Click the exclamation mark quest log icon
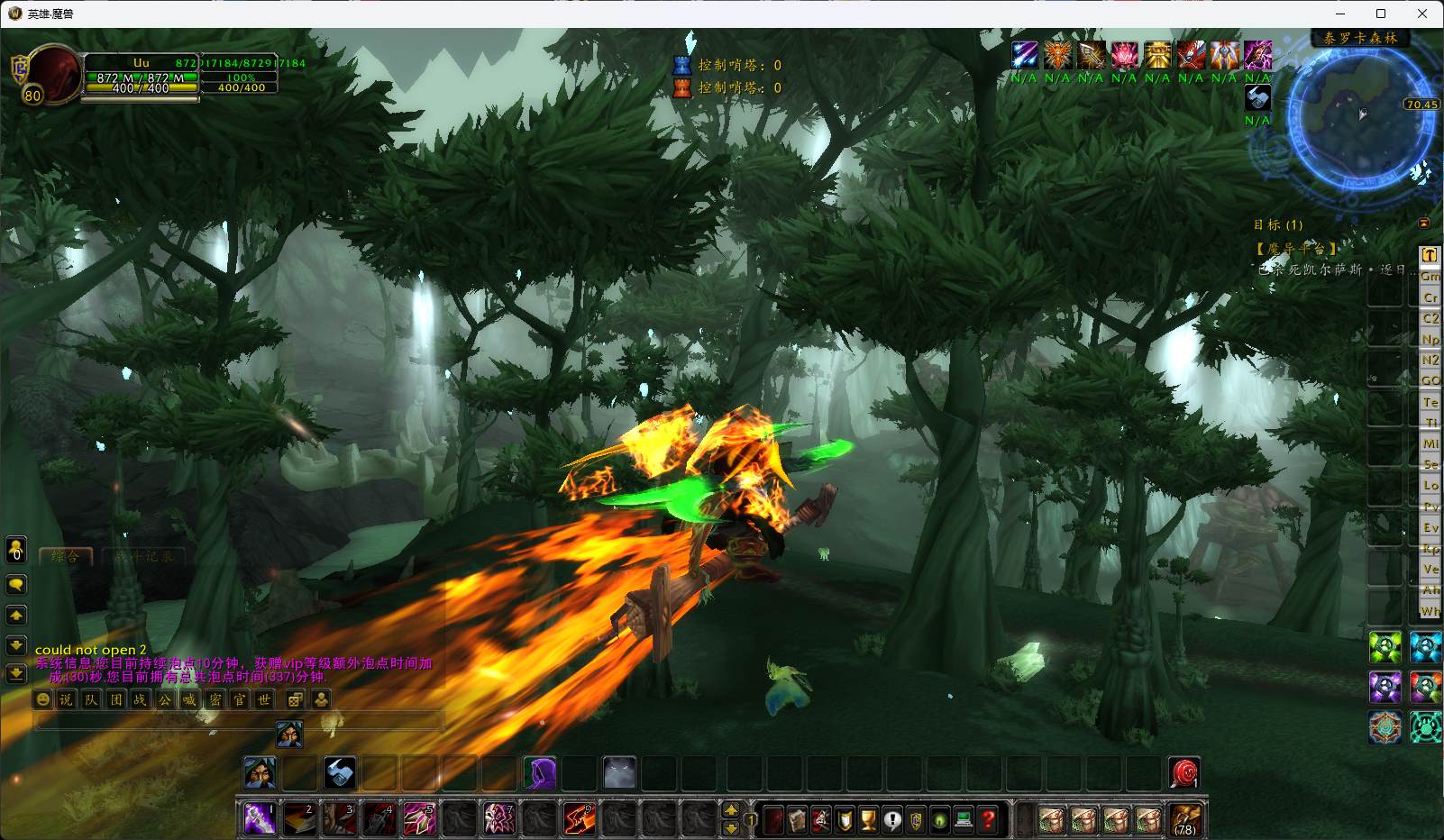The height and width of the screenshot is (840, 1444). (x=892, y=819)
